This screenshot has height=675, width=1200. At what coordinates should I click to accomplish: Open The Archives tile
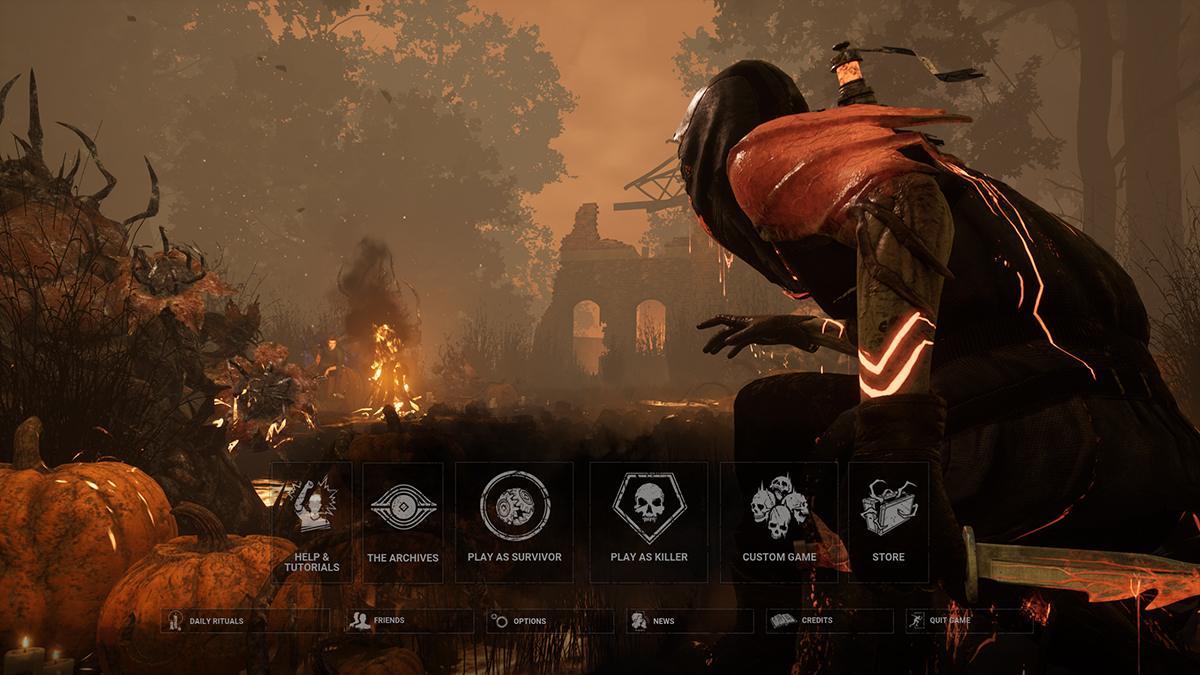pos(403,521)
